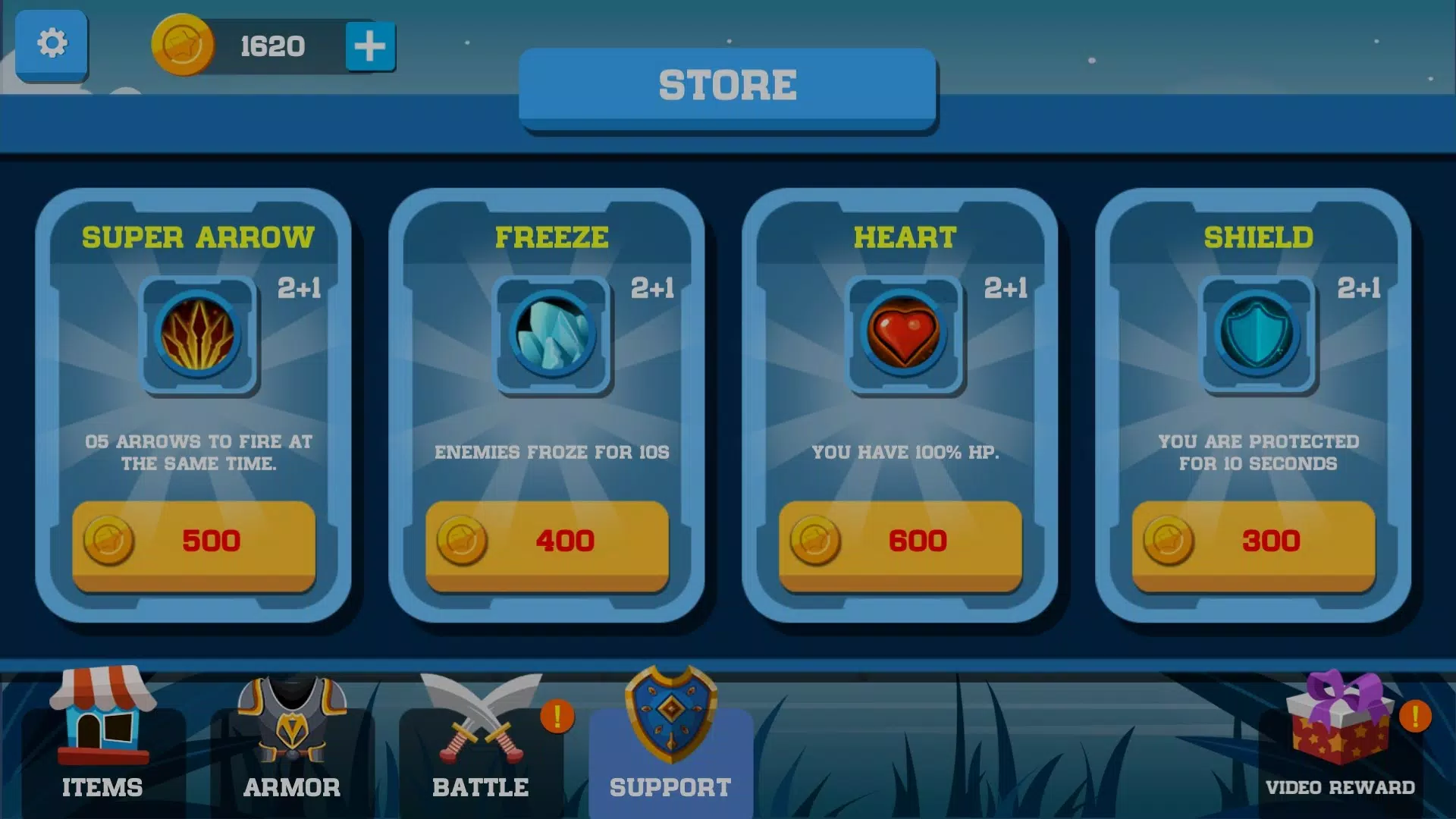1456x819 pixels.
Task: Purchase Freeze for 400 coins
Action: pyautogui.click(x=547, y=543)
